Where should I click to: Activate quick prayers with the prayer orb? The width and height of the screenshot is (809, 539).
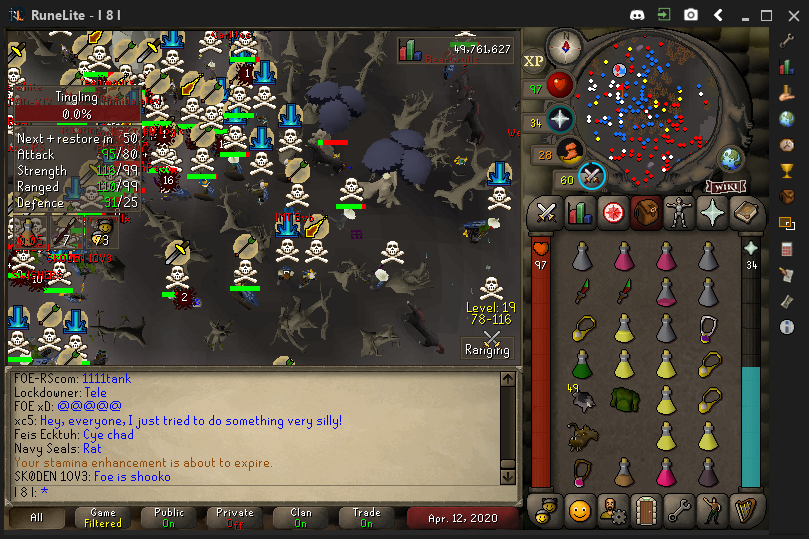560,118
